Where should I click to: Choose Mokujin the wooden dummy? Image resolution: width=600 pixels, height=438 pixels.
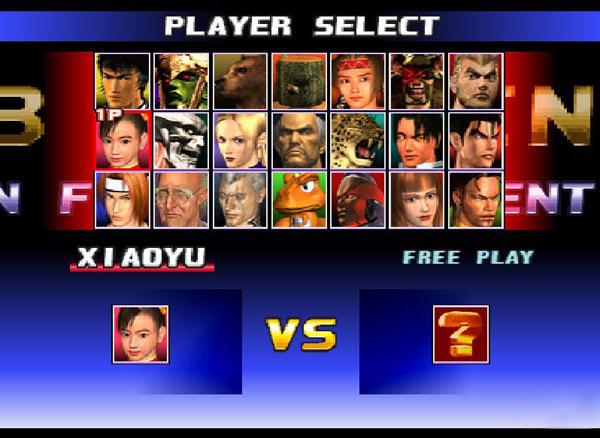tap(299, 81)
